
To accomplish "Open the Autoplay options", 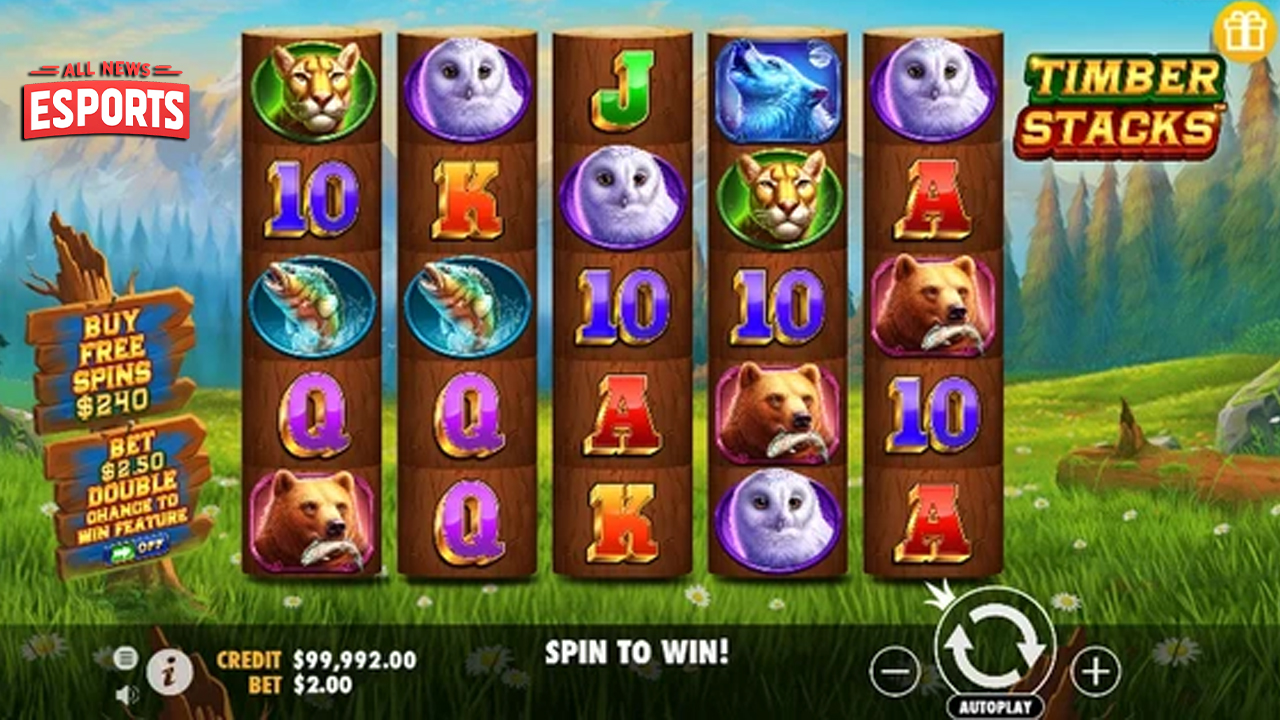I will pos(995,706).
